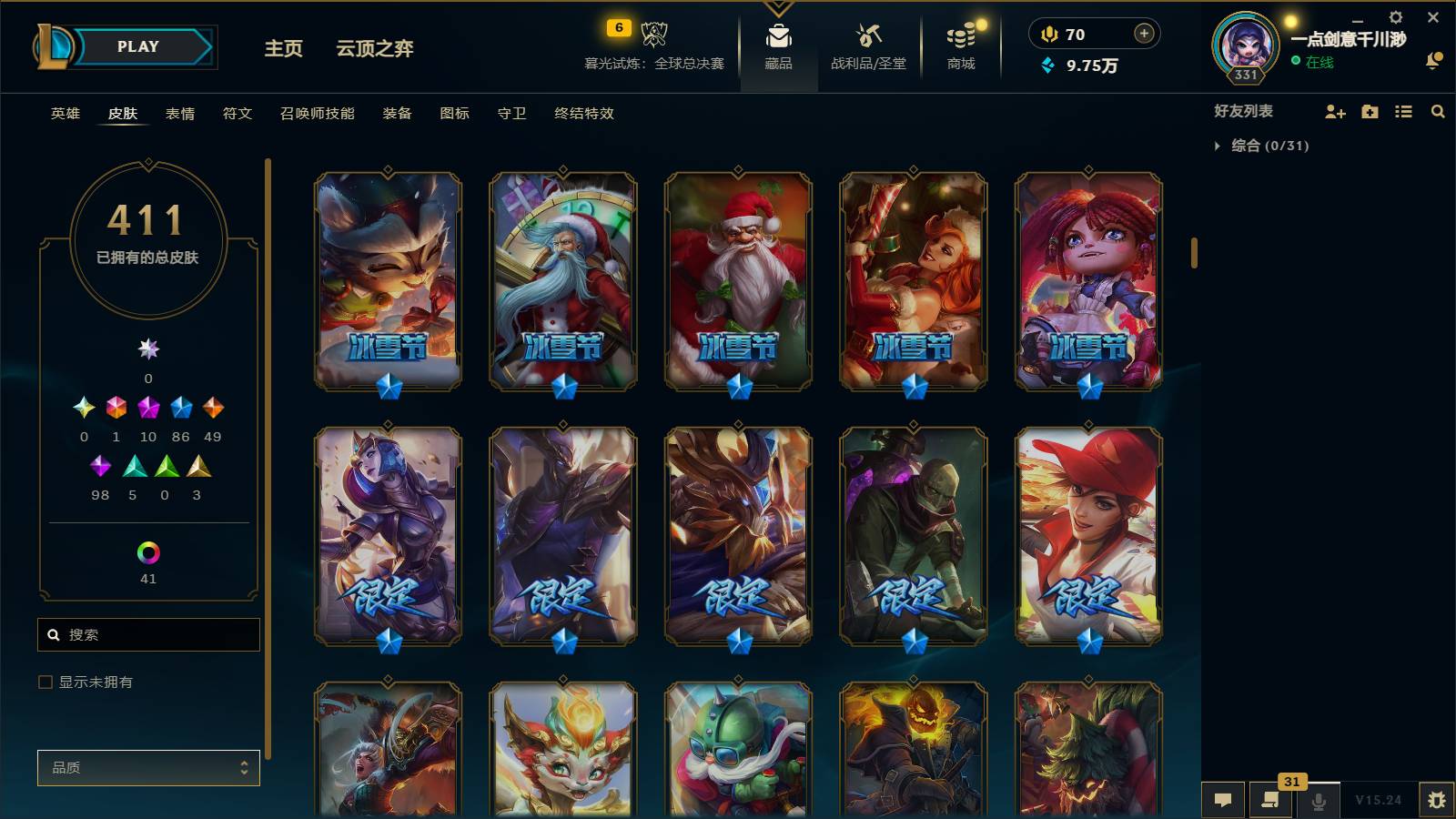
Task: Click the add friend icon in 好友列表
Action: pos(1334,111)
